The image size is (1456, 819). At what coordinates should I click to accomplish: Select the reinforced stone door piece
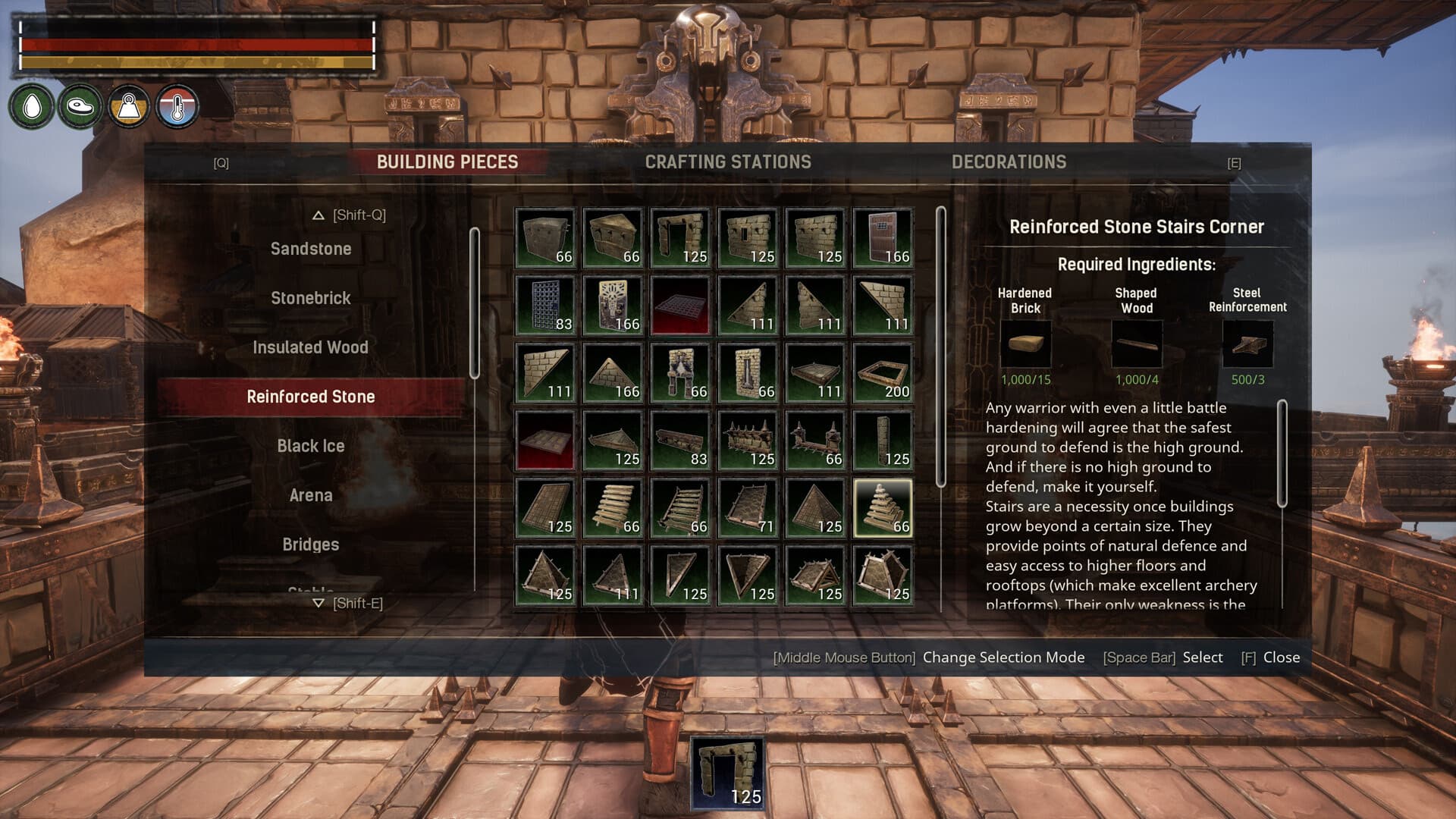pyautogui.click(x=882, y=235)
